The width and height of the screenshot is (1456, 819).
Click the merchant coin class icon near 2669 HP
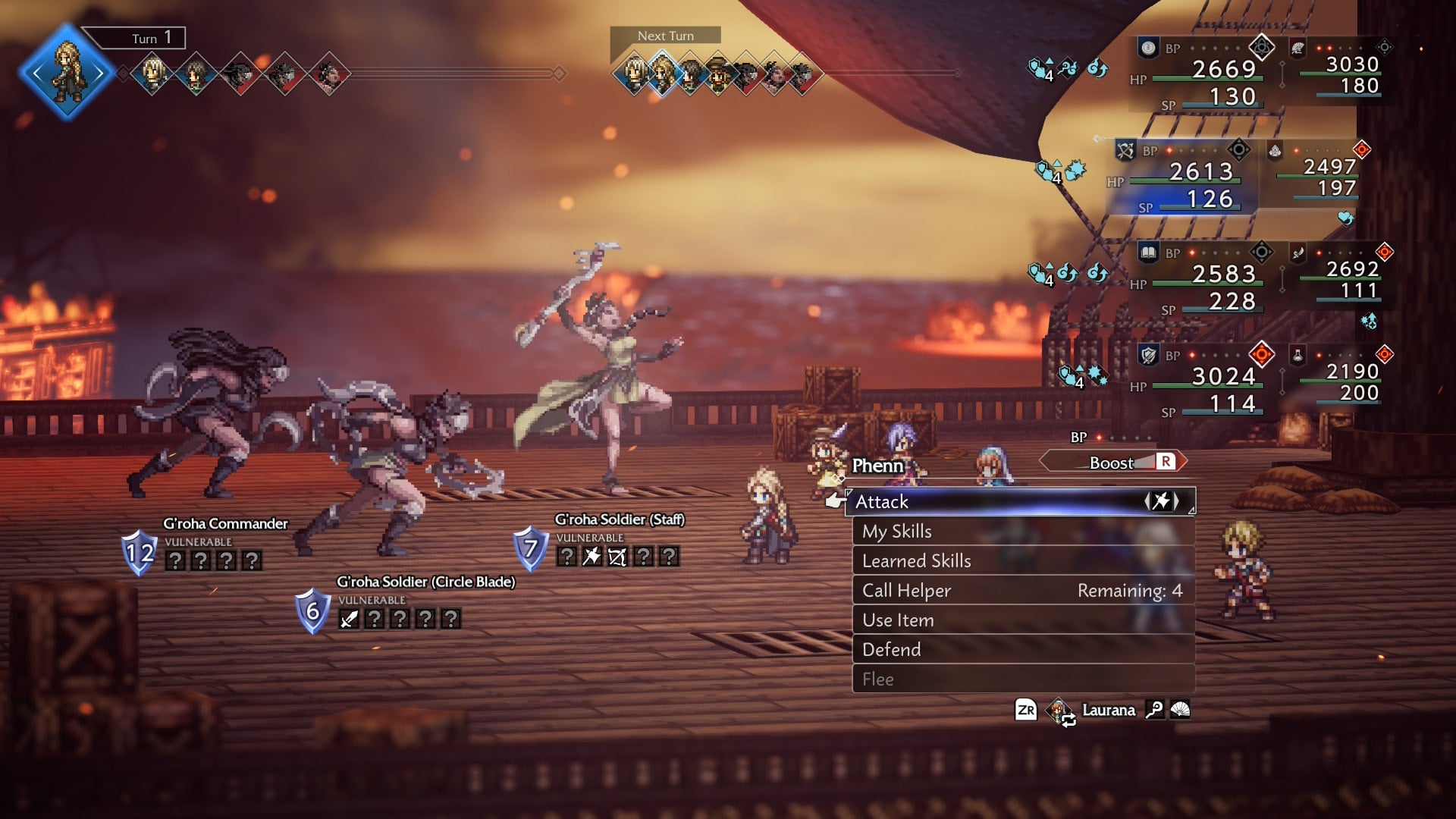pos(1148,48)
